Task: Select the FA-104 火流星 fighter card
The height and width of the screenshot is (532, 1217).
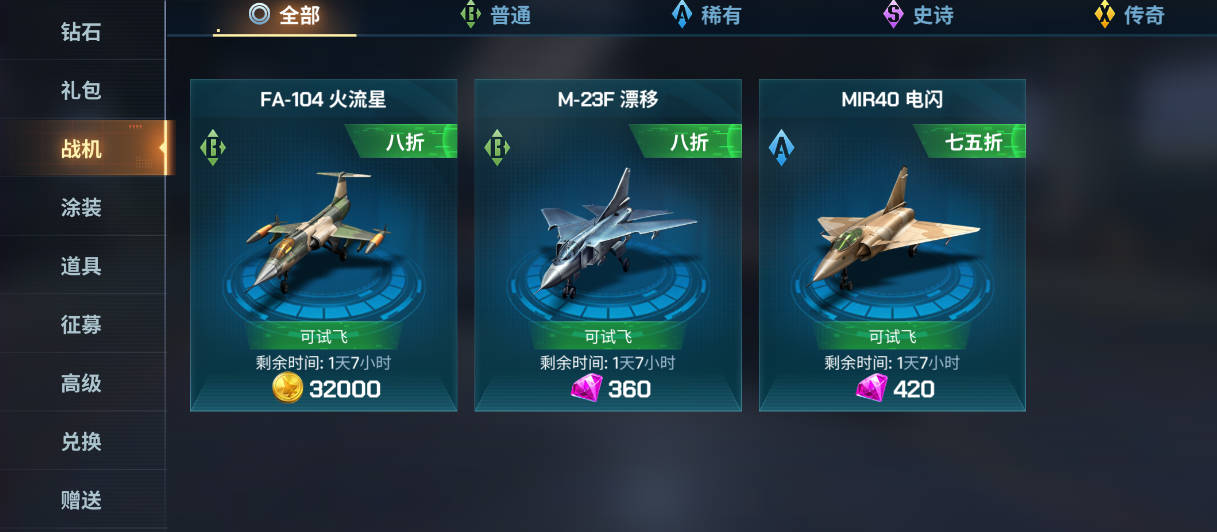Action: [x=323, y=230]
